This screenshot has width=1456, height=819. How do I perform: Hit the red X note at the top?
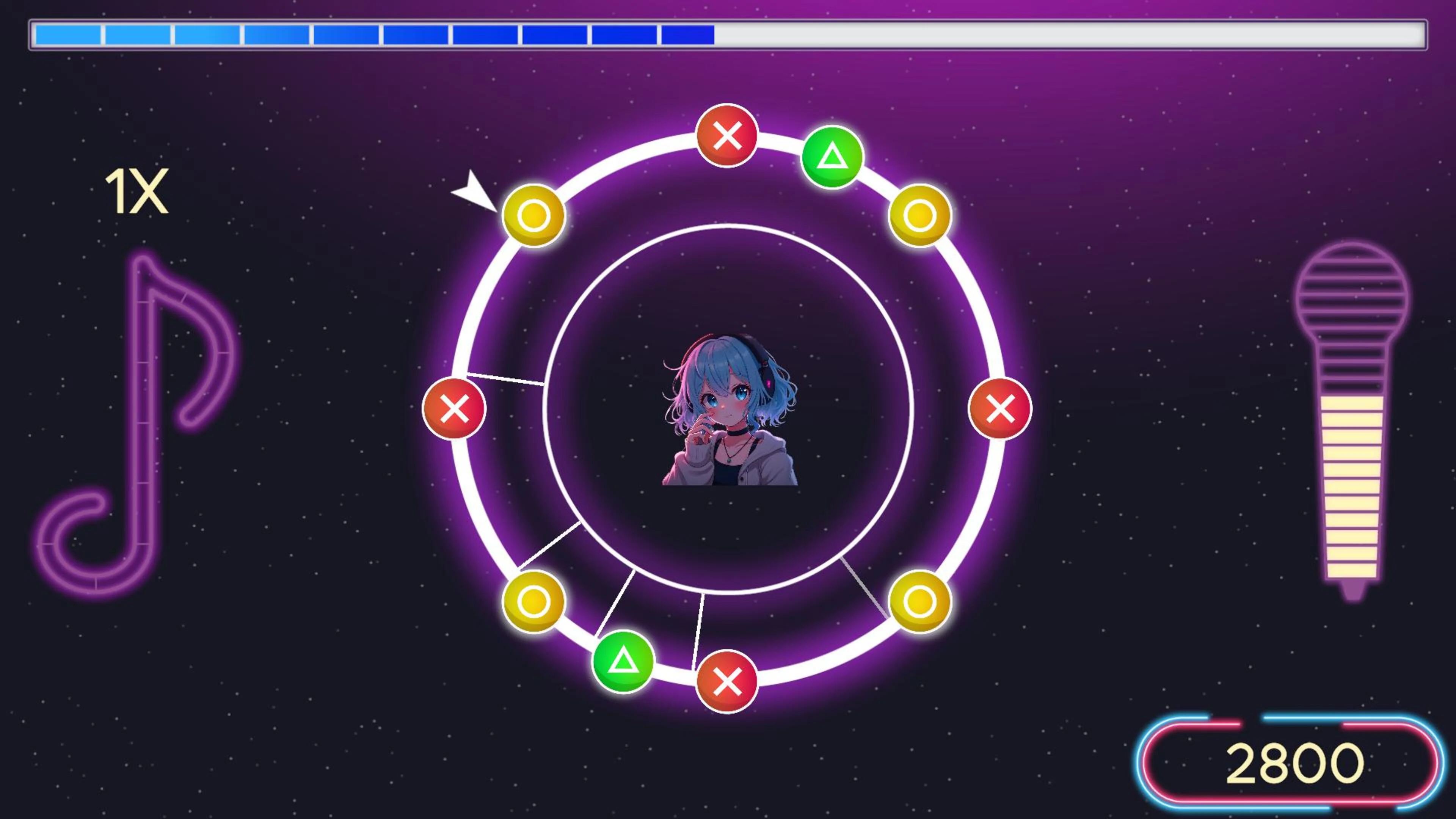[728, 136]
